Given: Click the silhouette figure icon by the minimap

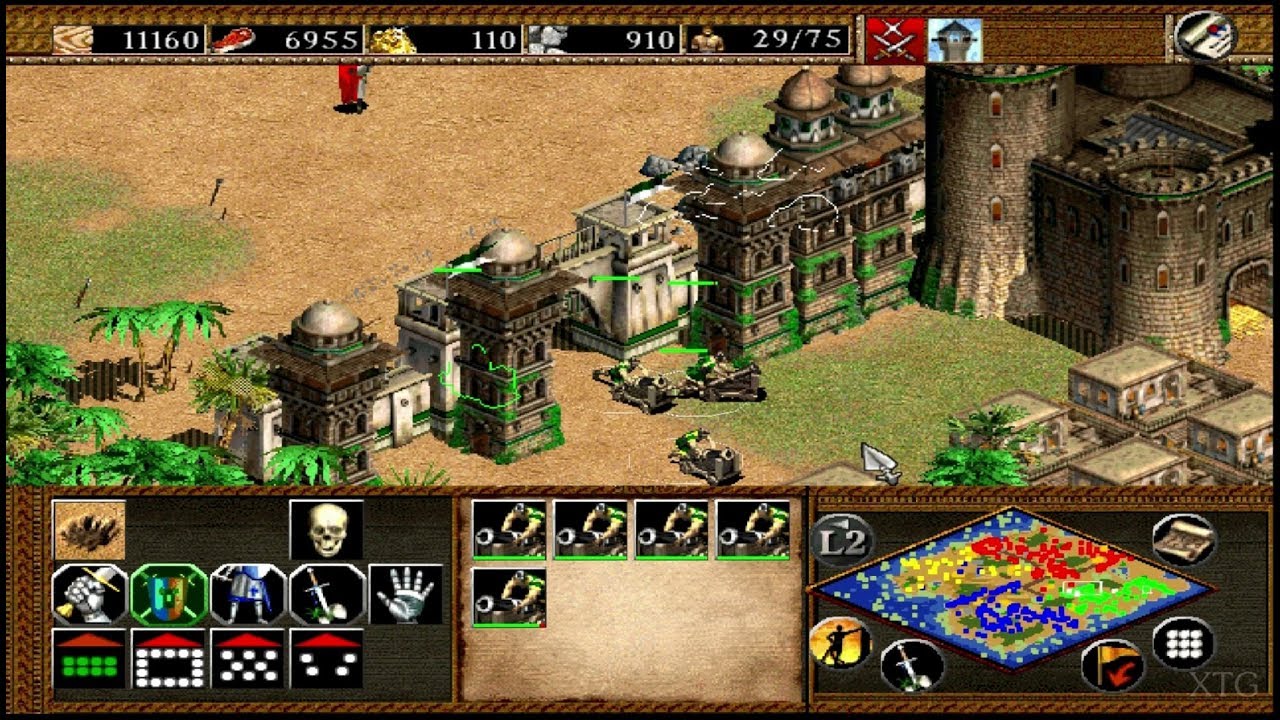Looking at the screenshot, I should (x=839, y=643).
